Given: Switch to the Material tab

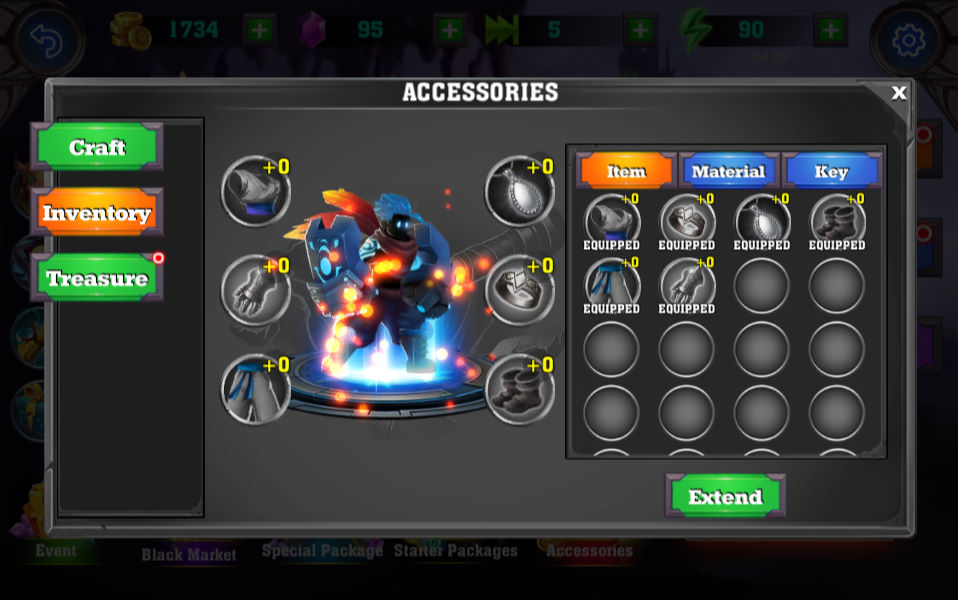Looking at the screenshot, I should 729,171.
